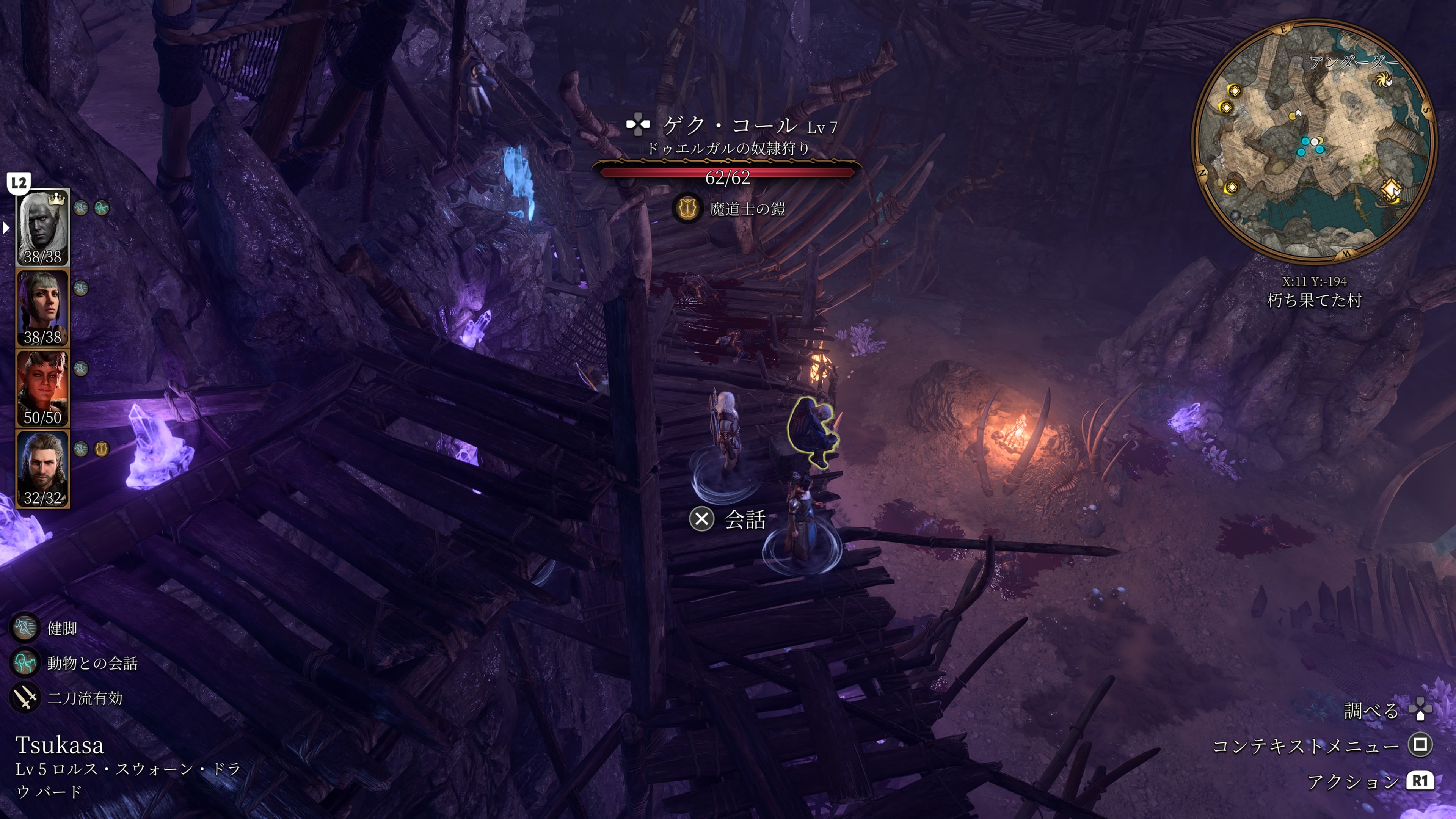
Task: Select Gale's bearded party portrait
Action: point(42,469)
